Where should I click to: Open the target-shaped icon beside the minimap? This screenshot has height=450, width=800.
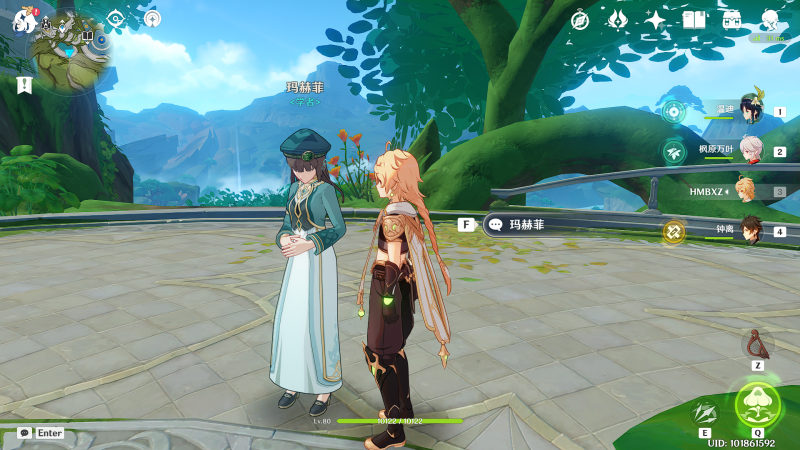115,18
